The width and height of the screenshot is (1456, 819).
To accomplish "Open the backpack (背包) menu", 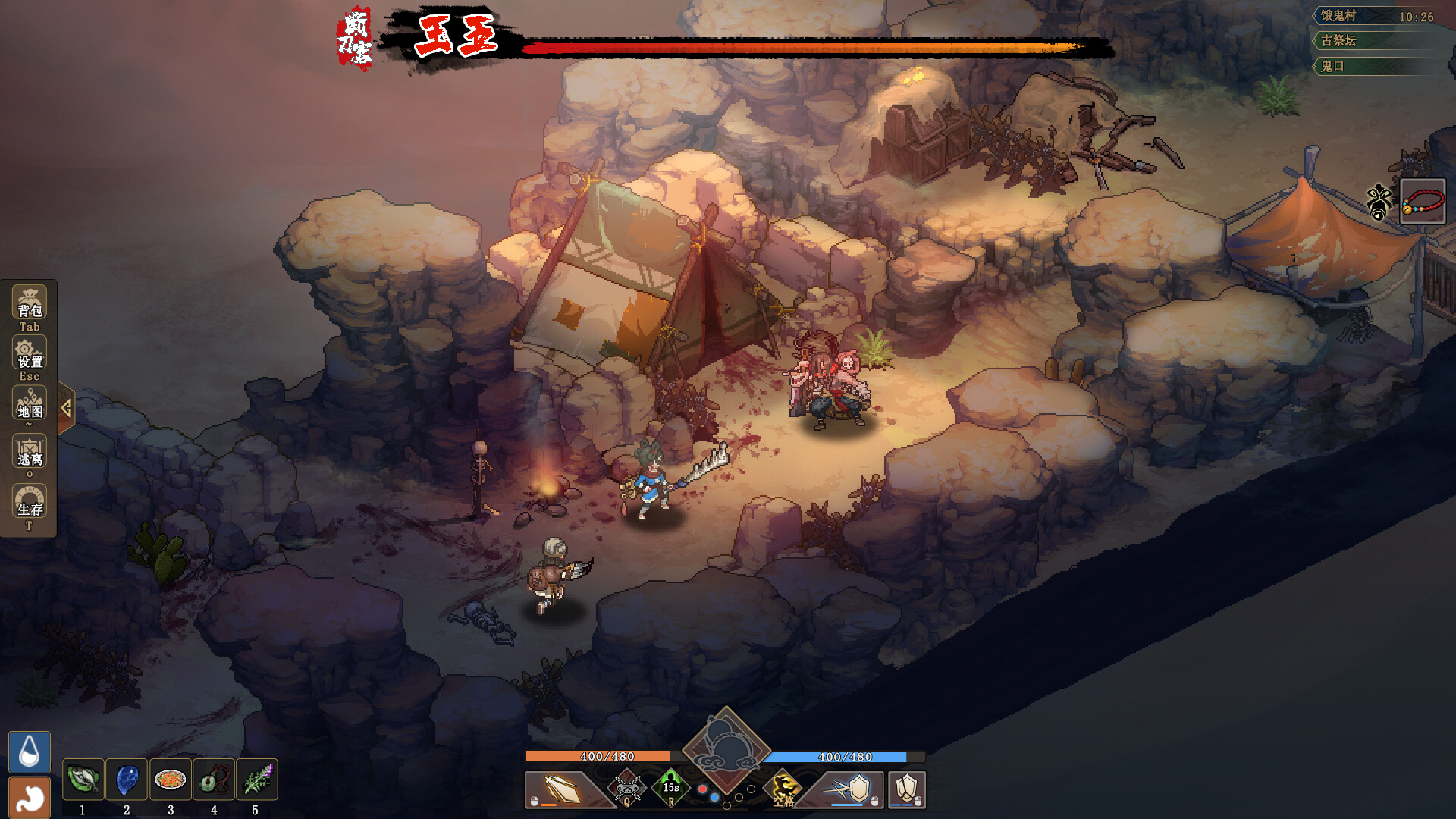I will pos(30,304).
